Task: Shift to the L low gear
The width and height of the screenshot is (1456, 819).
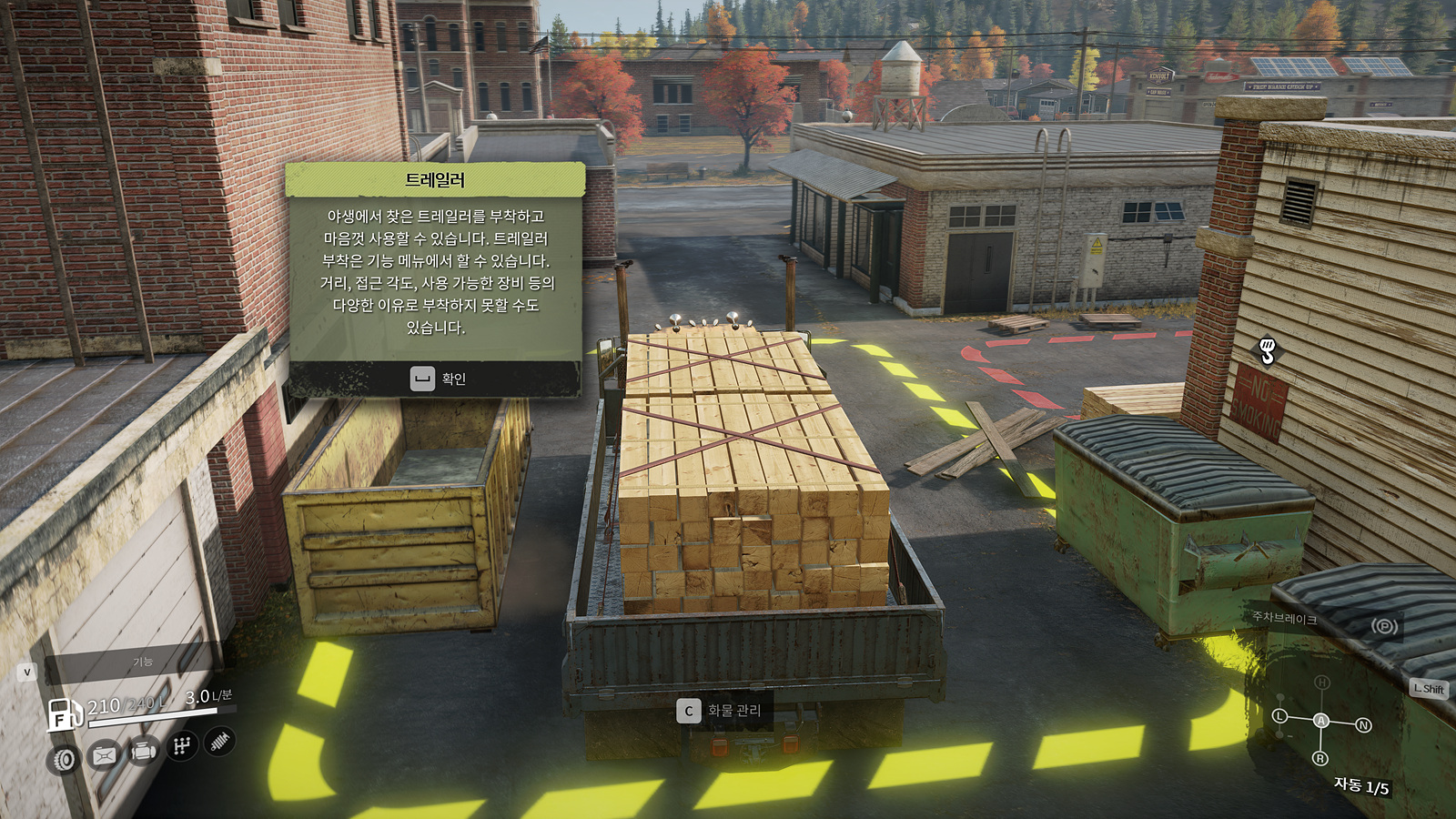Action: point(1279,716)
